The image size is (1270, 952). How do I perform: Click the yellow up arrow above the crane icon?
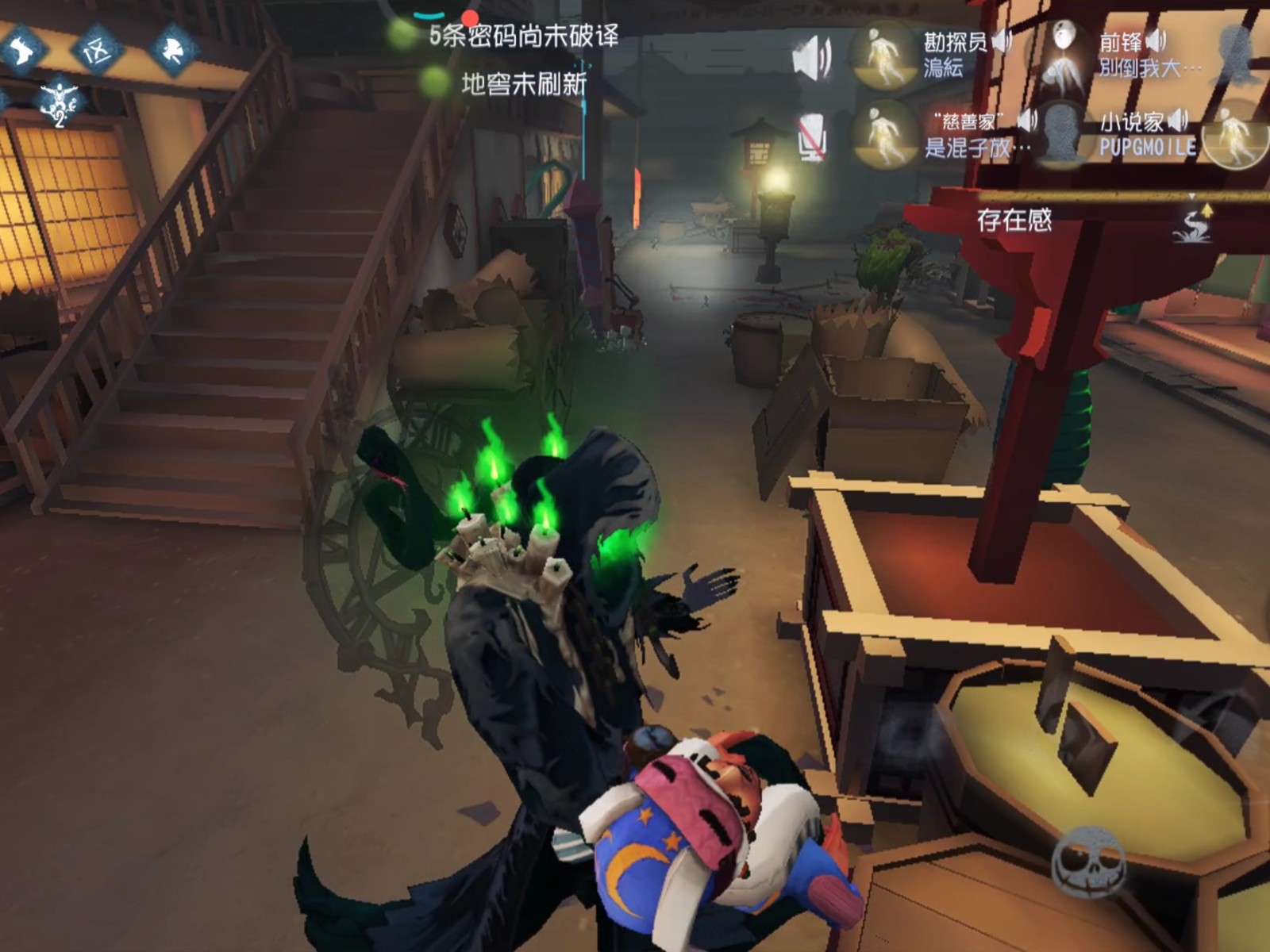[x=1208, y=210]
